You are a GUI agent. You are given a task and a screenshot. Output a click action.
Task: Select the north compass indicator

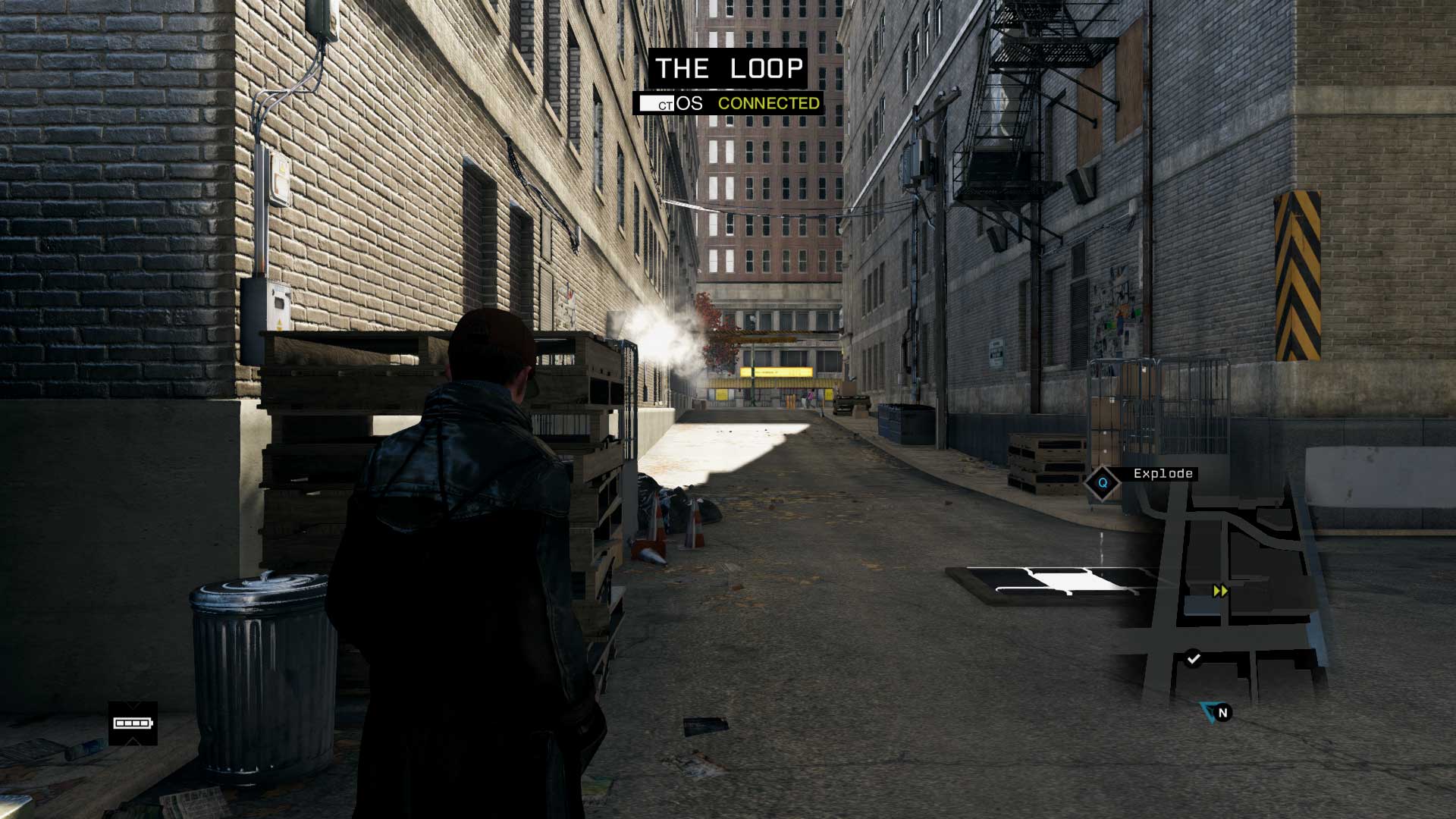pos(1222,713)
